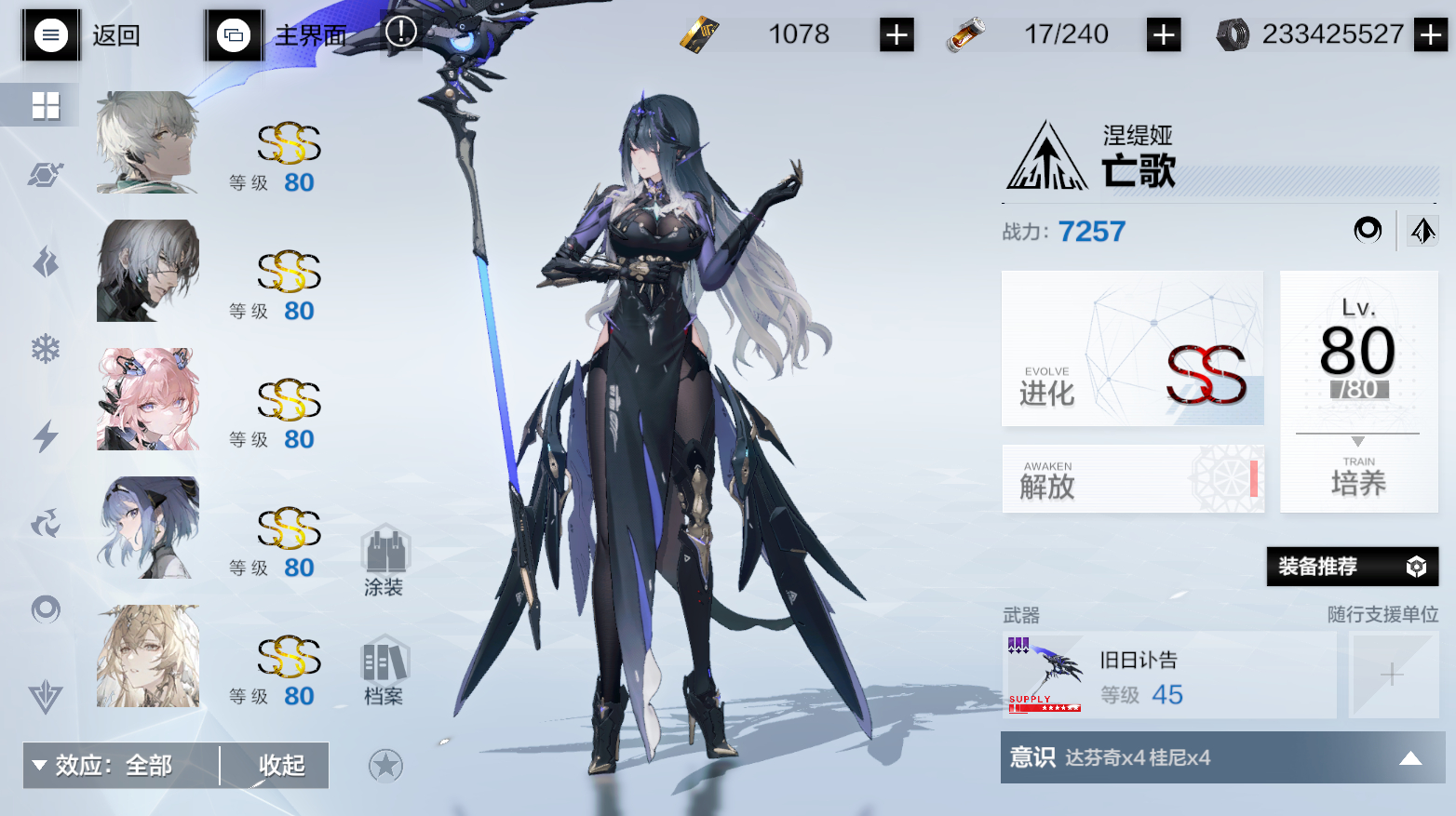Add more black cards next to 1078
This screenshot has width=1456, height=816.
pos(897,35)
